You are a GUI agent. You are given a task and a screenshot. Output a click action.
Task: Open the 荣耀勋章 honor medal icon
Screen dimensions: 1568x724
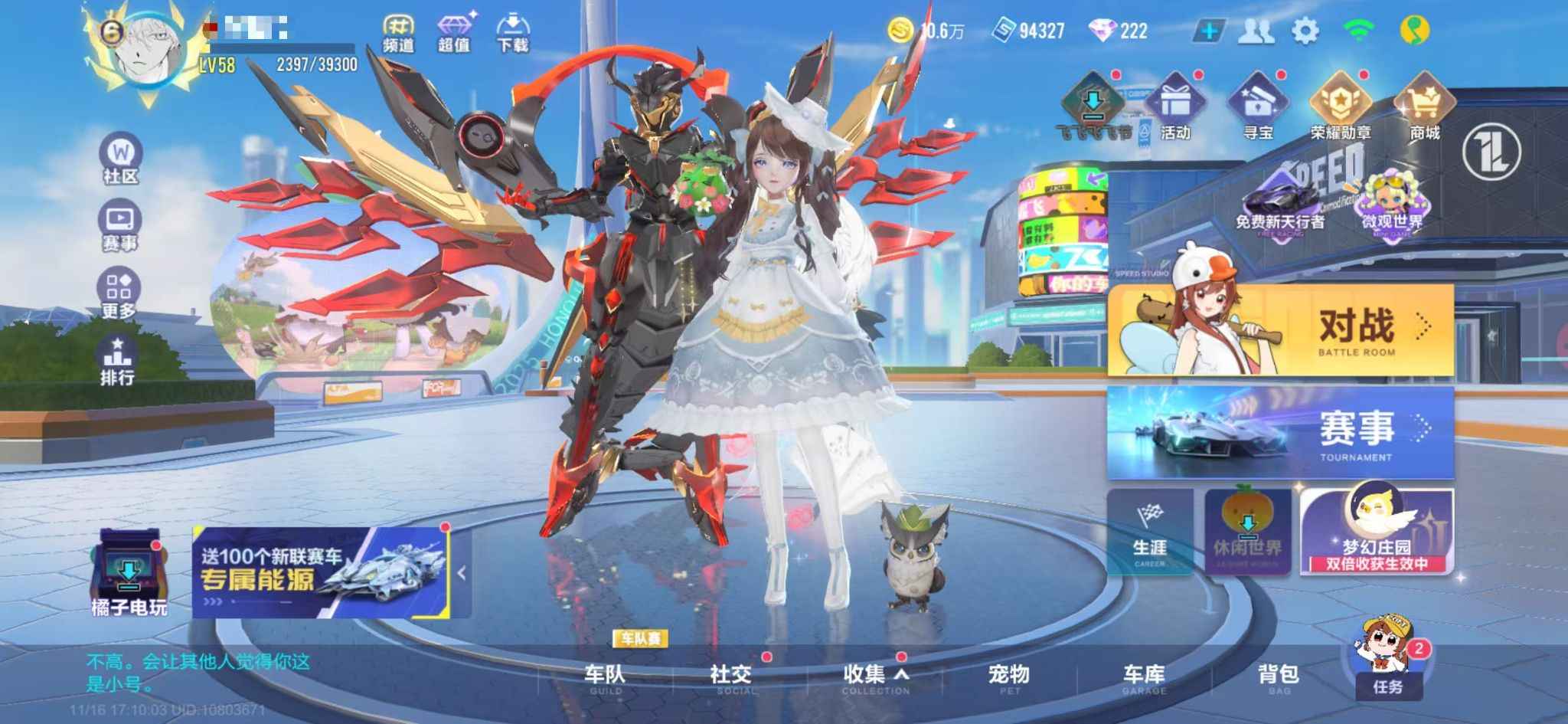click(1341, 107)
